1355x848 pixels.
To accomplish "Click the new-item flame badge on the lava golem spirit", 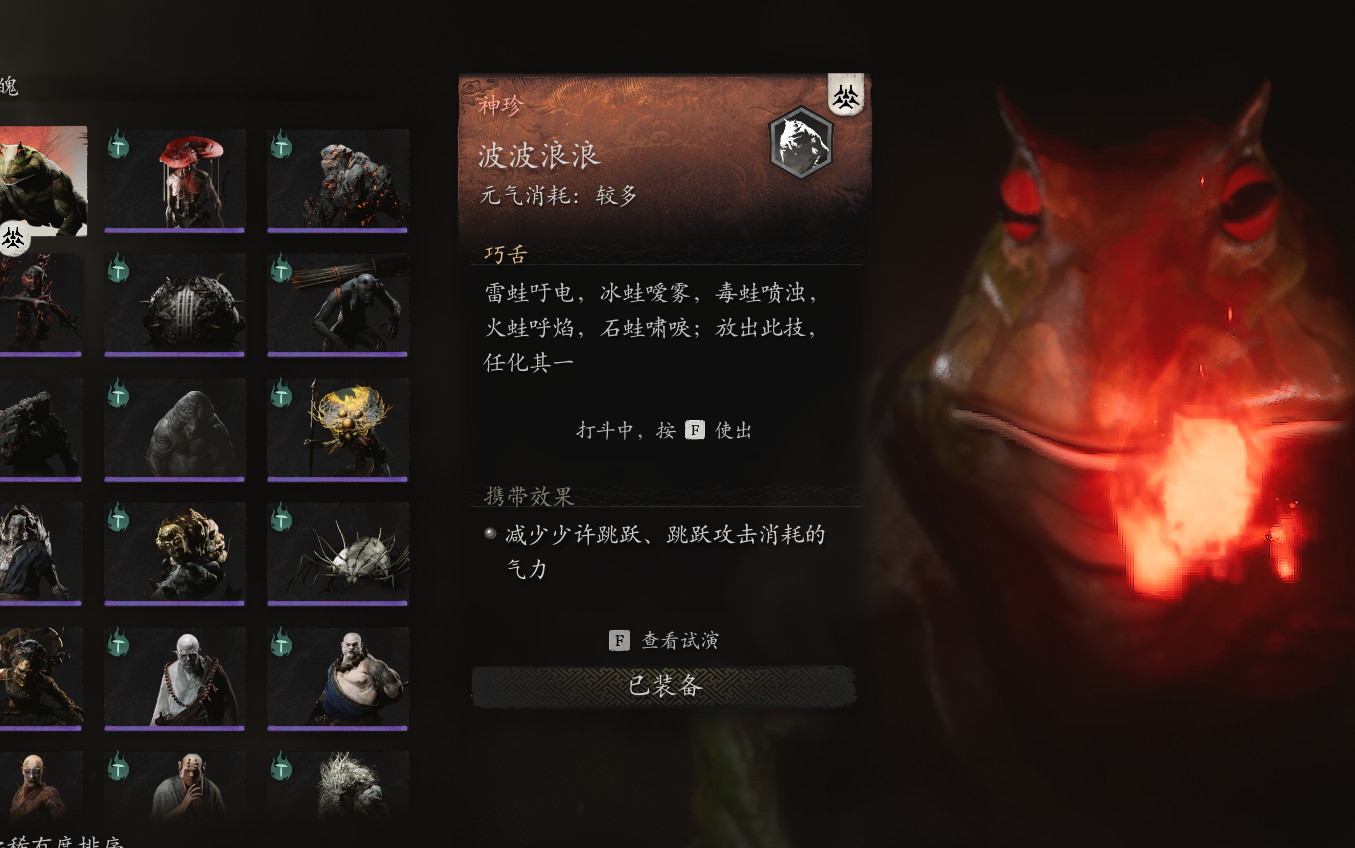I will [282, 144].
